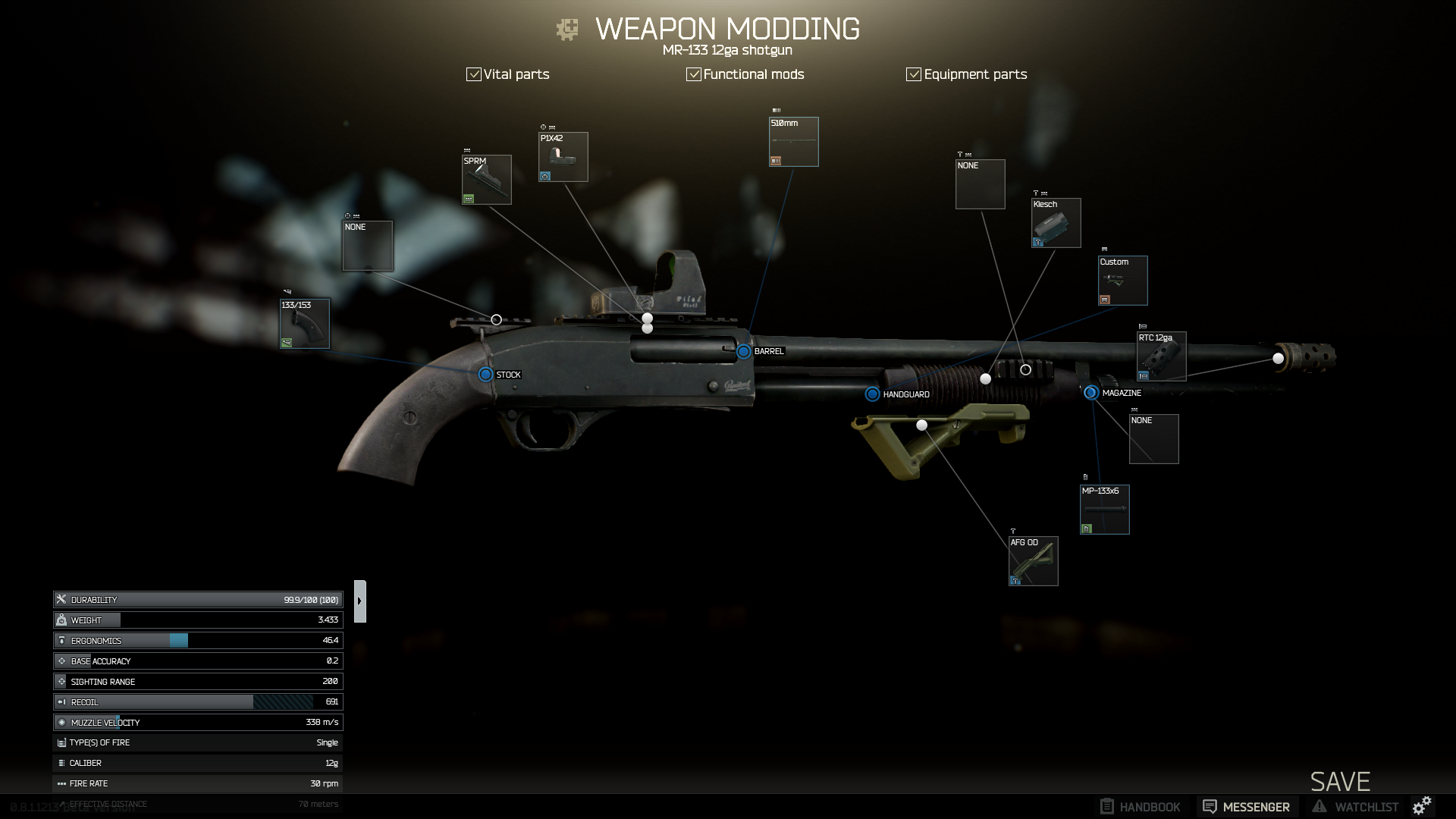Screen dimensions: 1456x819
Task: Select the 510mm barrel slot
Action: pos(794,142)
